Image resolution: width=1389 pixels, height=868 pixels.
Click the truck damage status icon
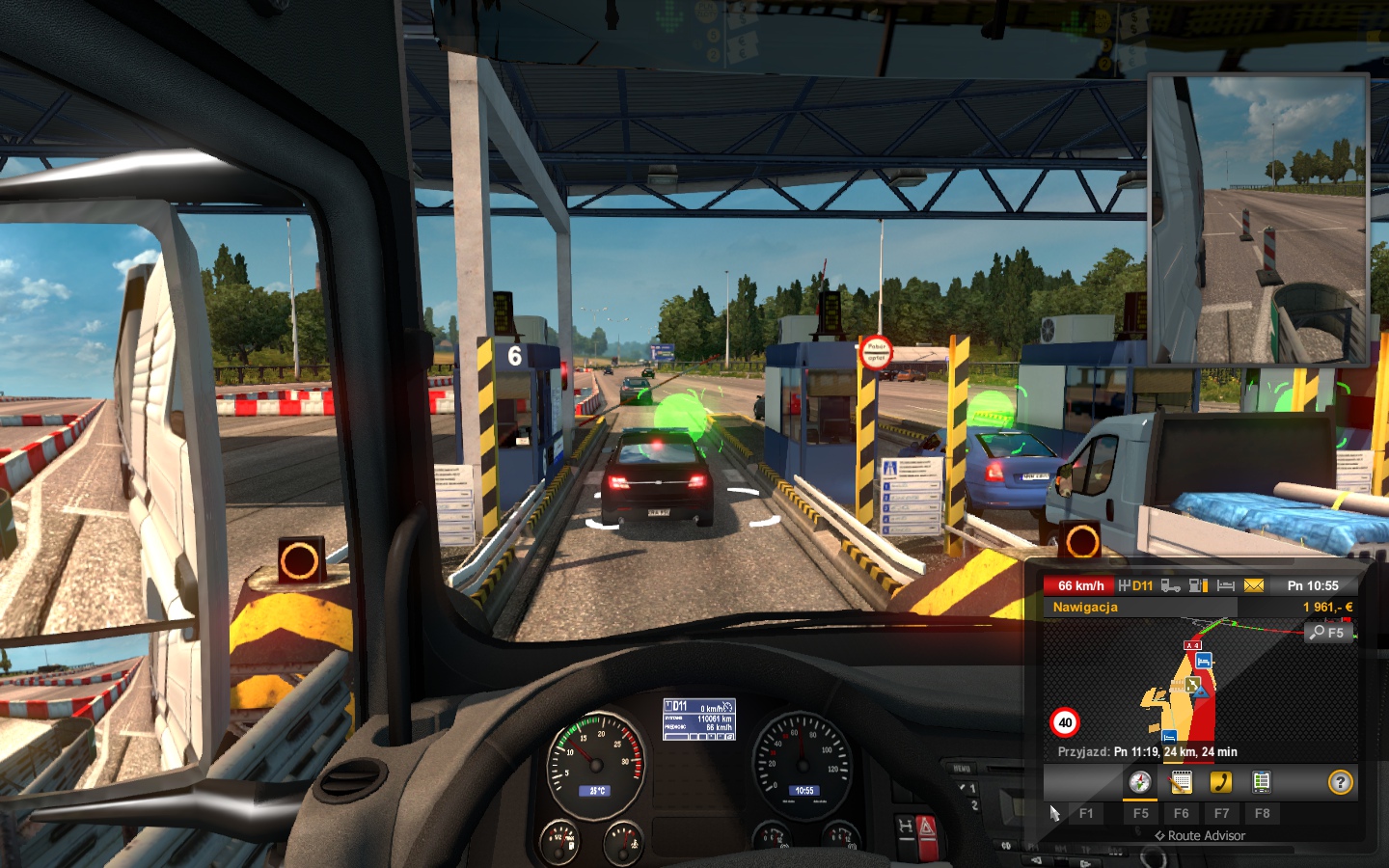coord(1170,585)
